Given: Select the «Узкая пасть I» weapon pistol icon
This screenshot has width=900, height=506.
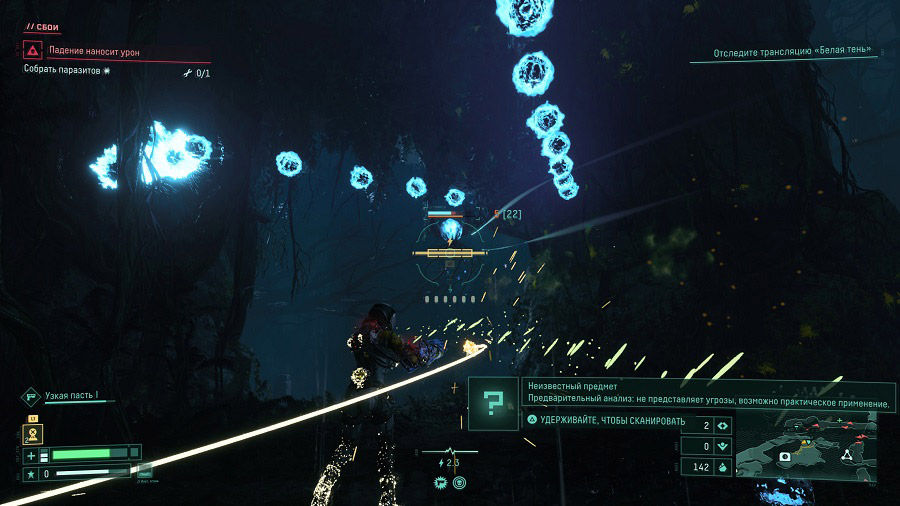Looking at the screenshot, I should 30,396.
